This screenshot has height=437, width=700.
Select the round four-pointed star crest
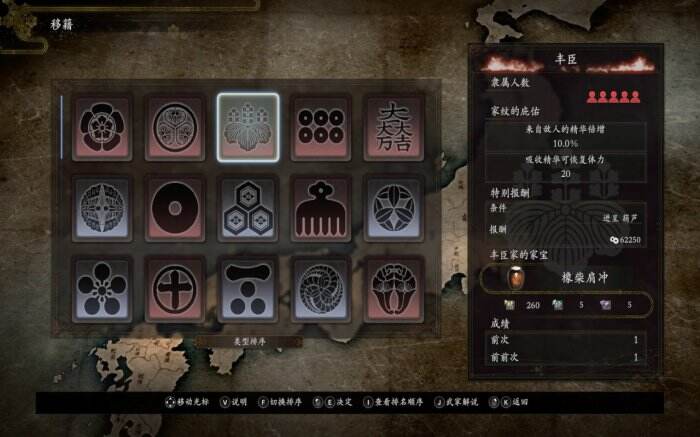102,208
